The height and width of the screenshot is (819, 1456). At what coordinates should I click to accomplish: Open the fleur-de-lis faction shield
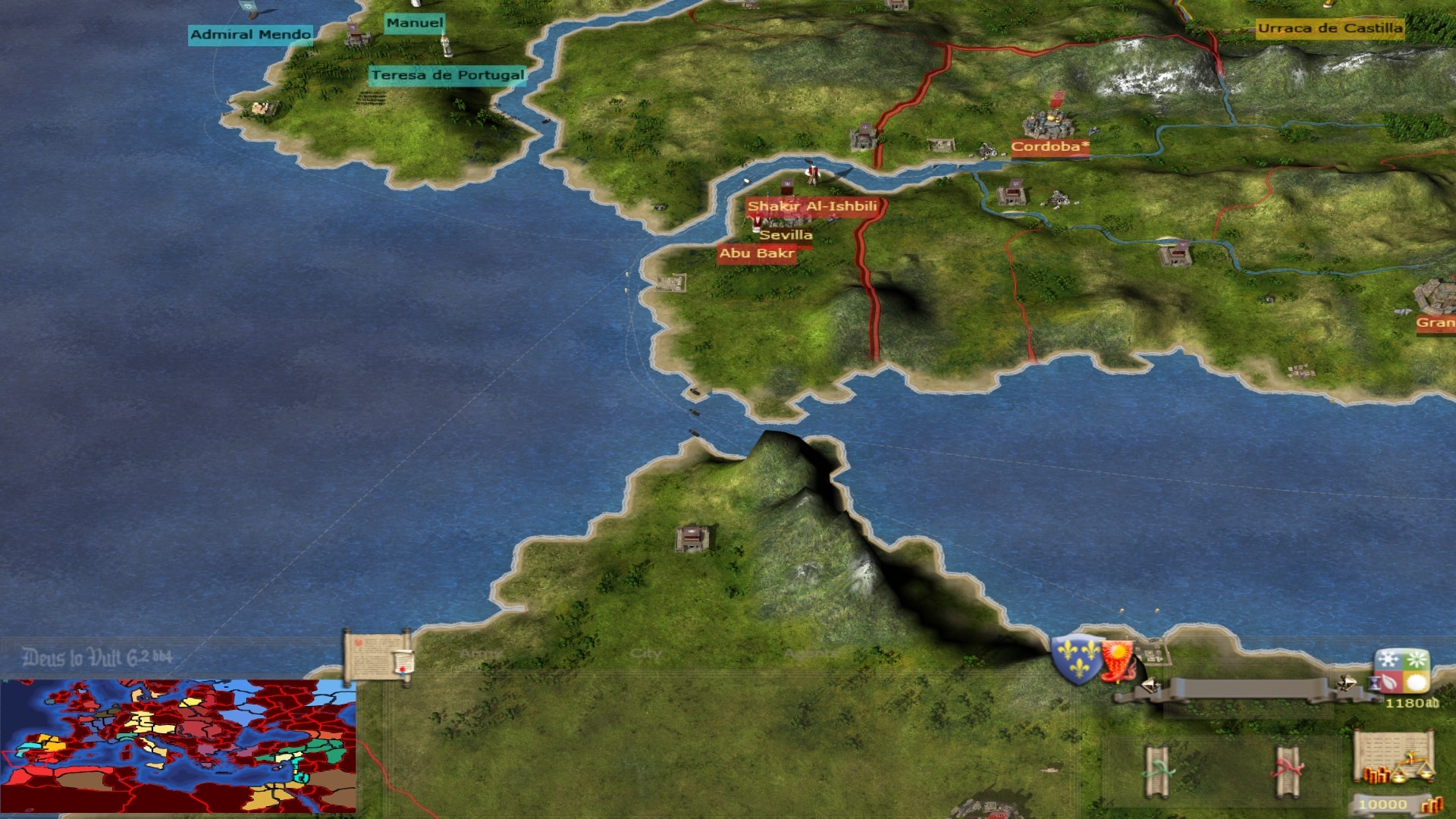(1076, 658)
